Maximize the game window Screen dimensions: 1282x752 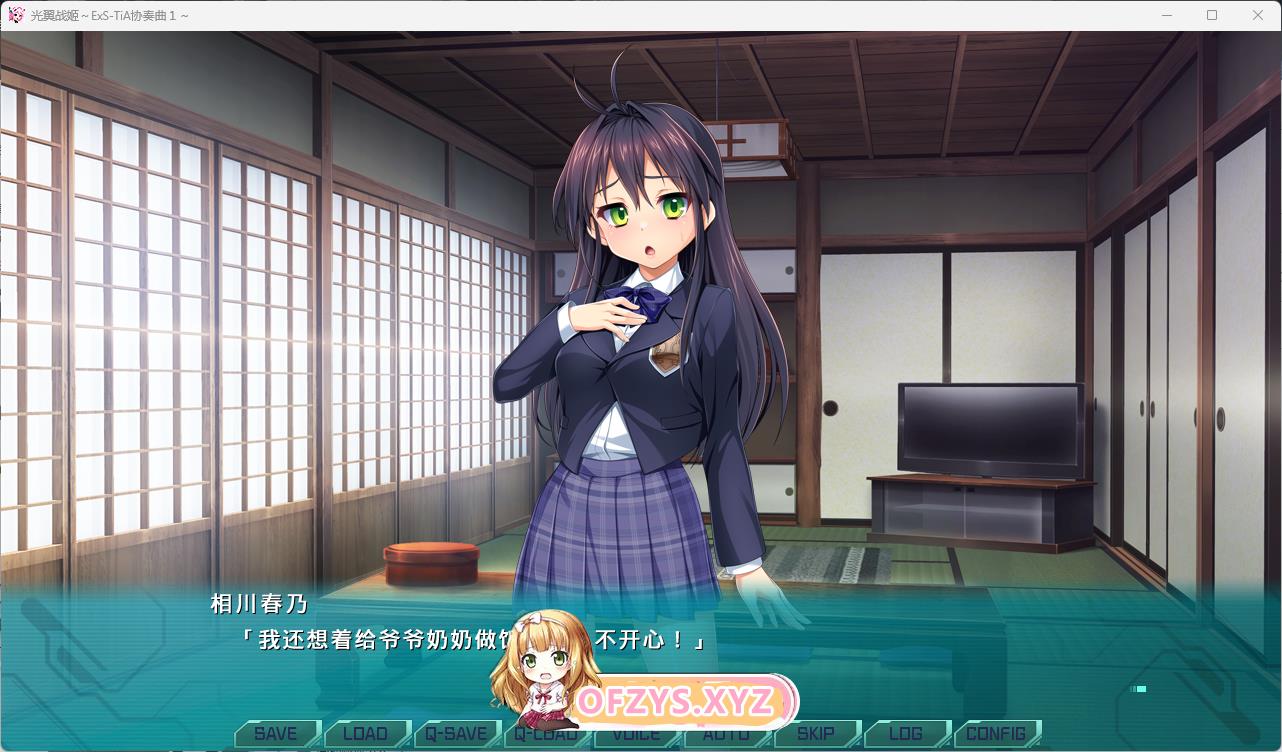(1212, 15)
